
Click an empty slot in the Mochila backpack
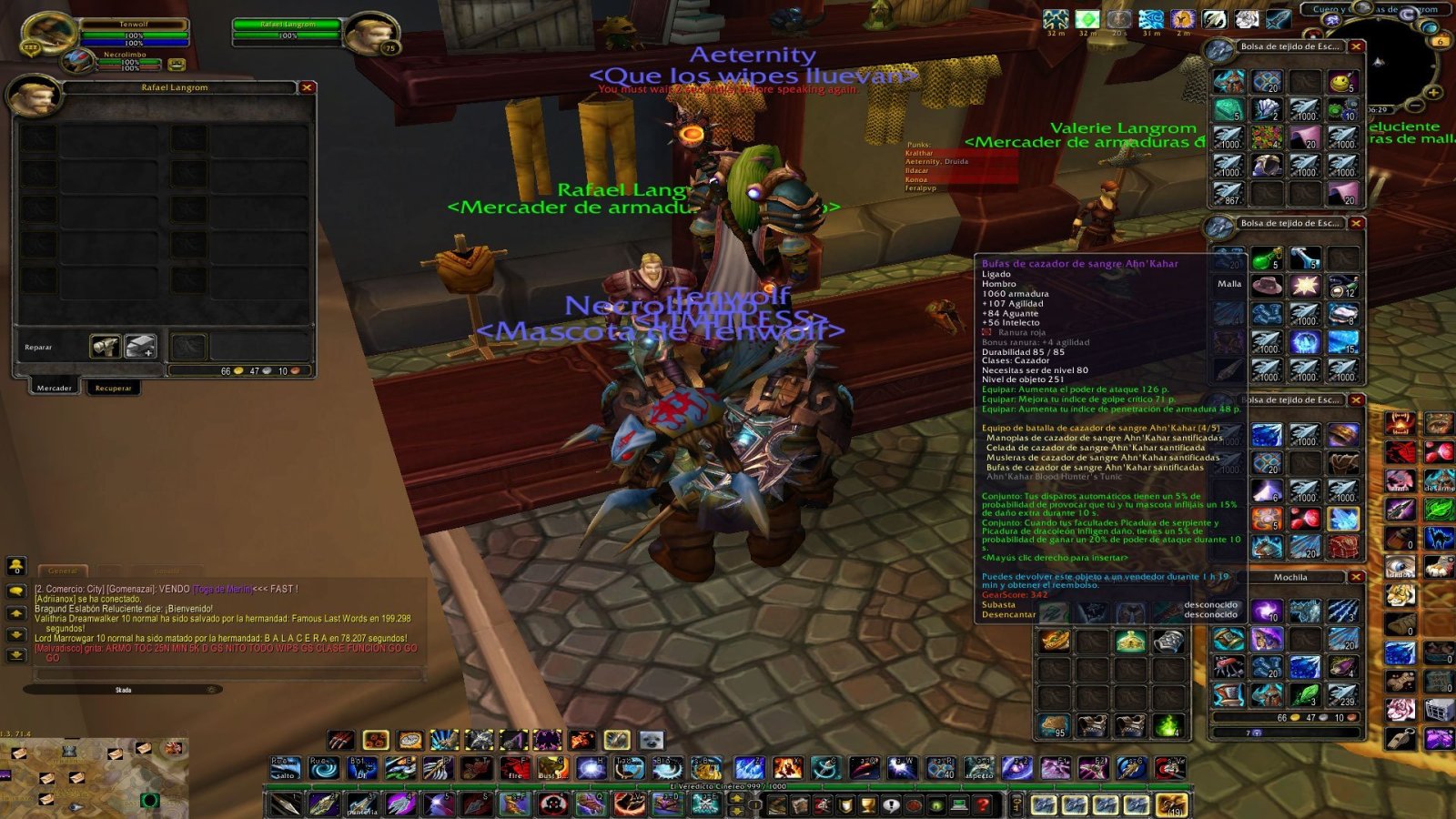click(x=1305, y=640)
